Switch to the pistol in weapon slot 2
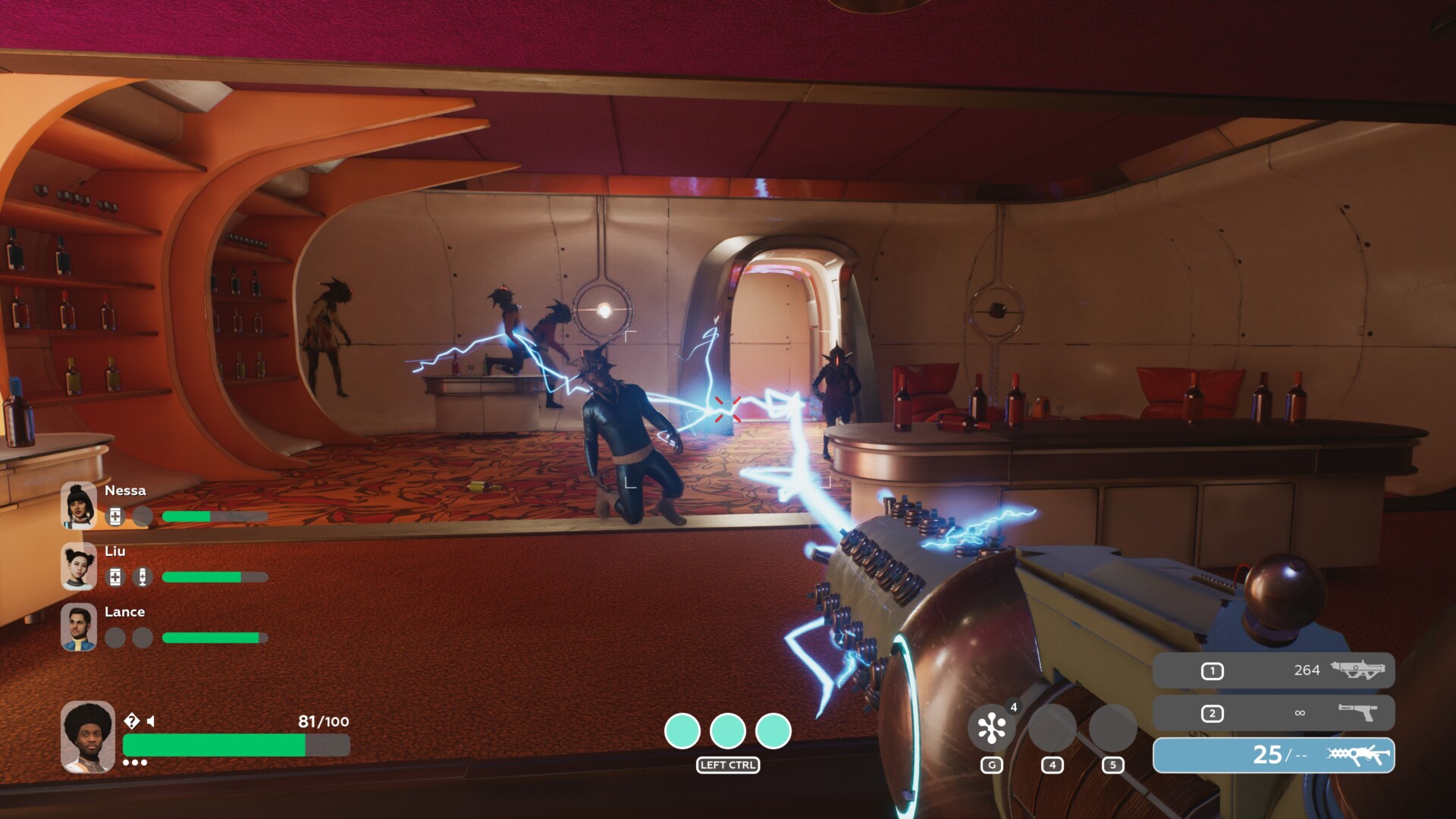The width and height of the screenshot is (1456, 819). [x=1273, y=713]
